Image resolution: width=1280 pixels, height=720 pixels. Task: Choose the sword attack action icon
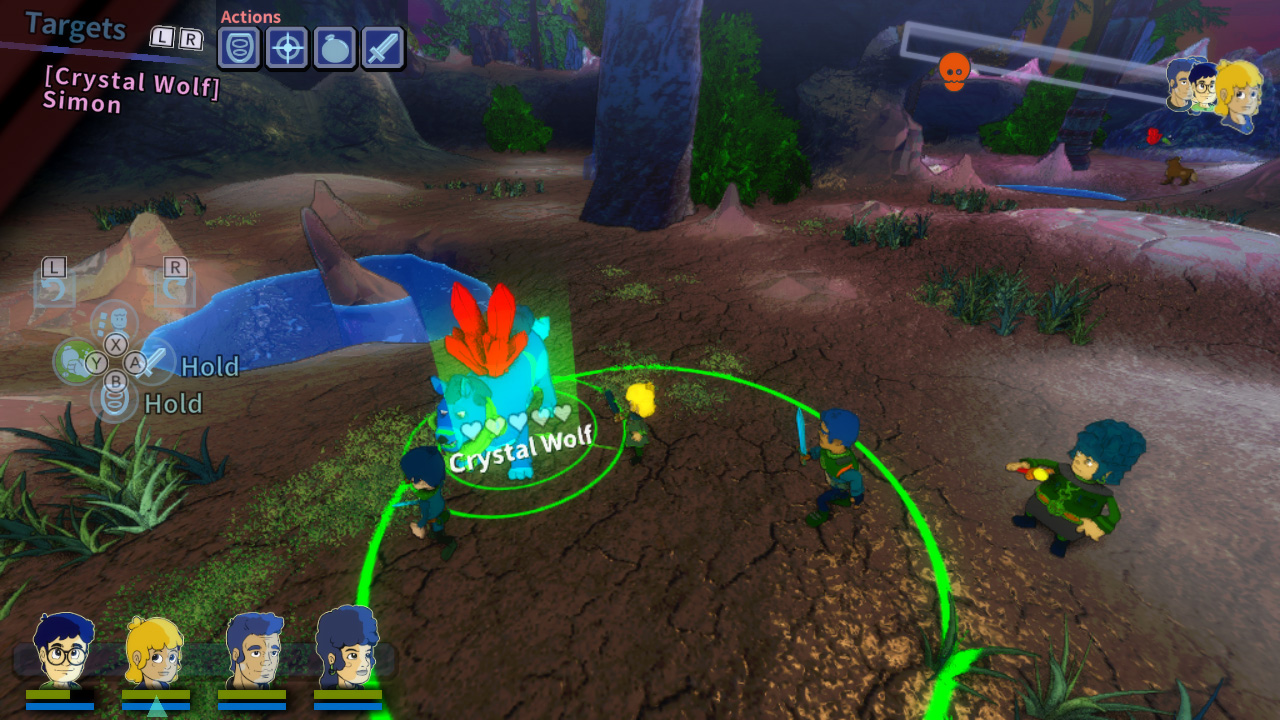click(384, 47)
